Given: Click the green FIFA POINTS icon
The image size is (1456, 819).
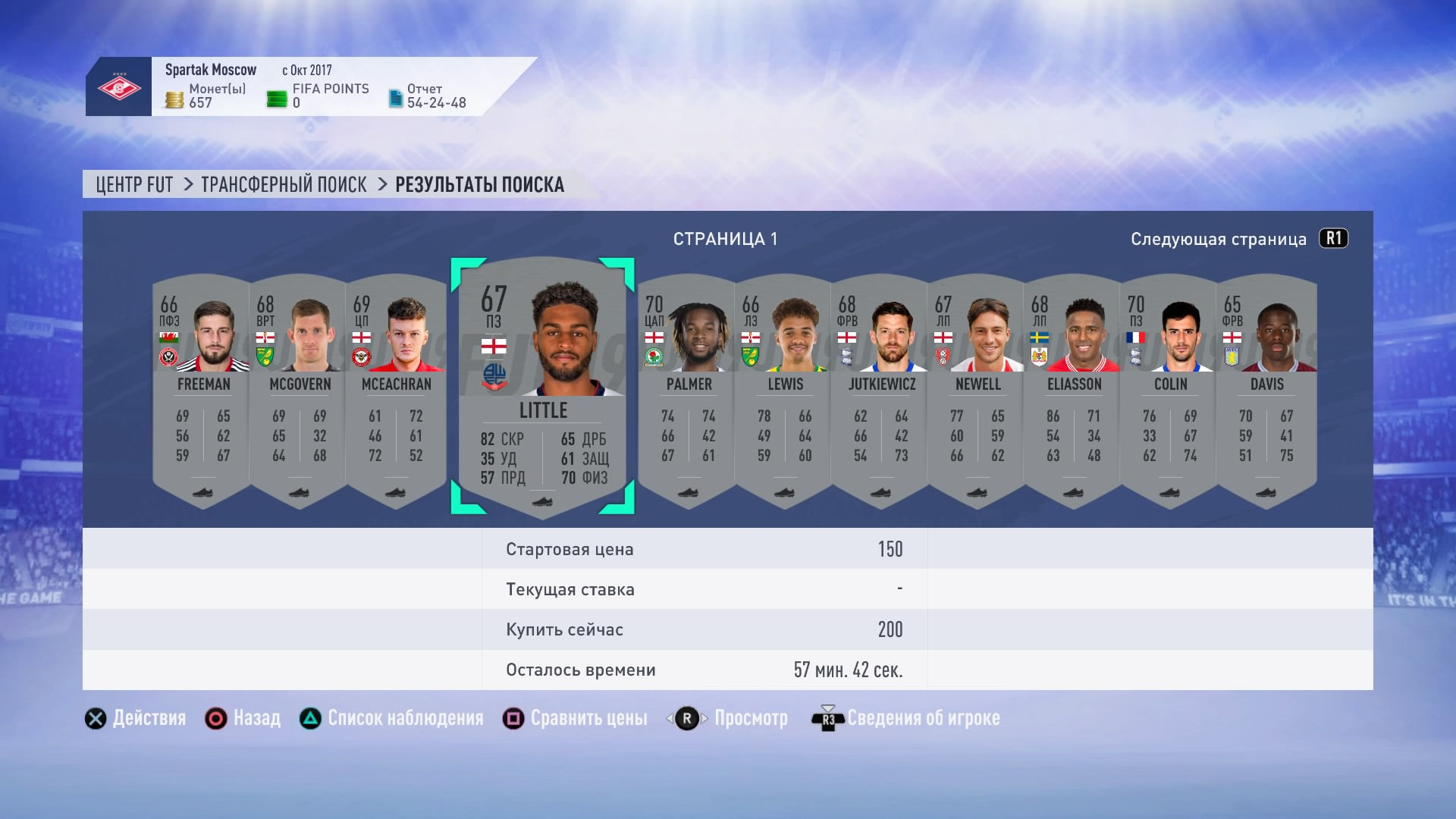Looking at the screenshot, I should [x=277, y=96].
